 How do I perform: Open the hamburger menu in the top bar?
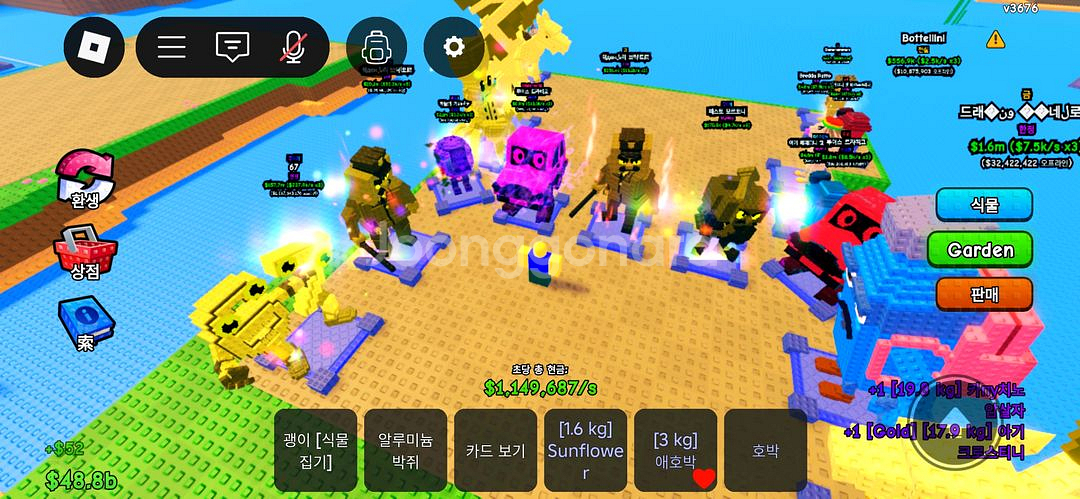click(x=172, y=46)
